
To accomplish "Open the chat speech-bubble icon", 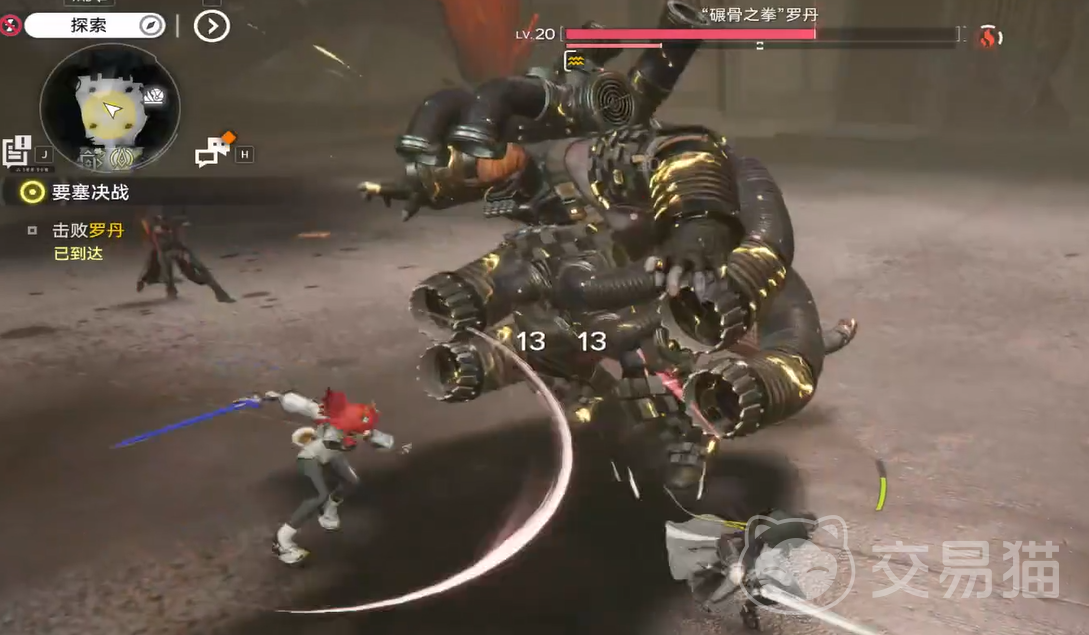I will pos(213,150).
